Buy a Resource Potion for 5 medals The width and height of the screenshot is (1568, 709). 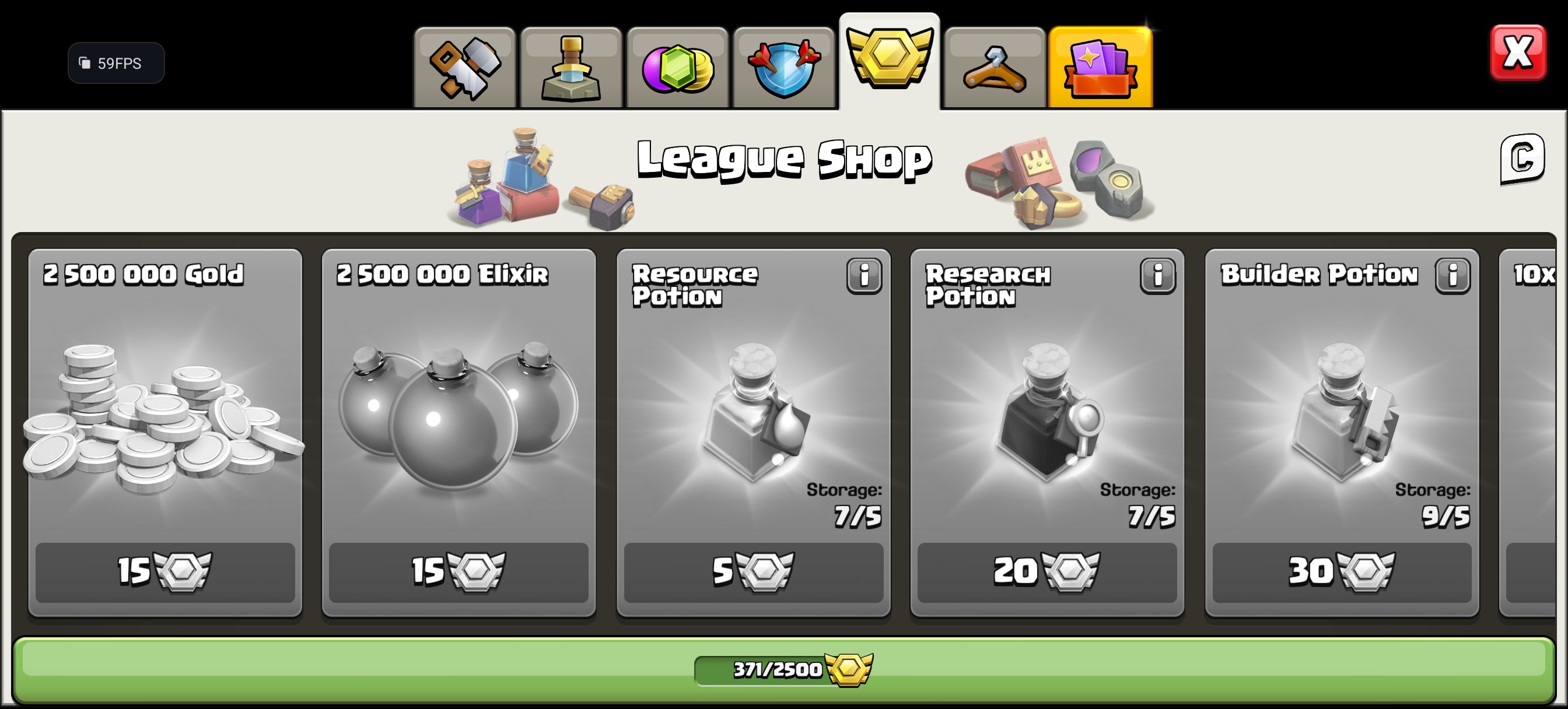coord(754,572)
